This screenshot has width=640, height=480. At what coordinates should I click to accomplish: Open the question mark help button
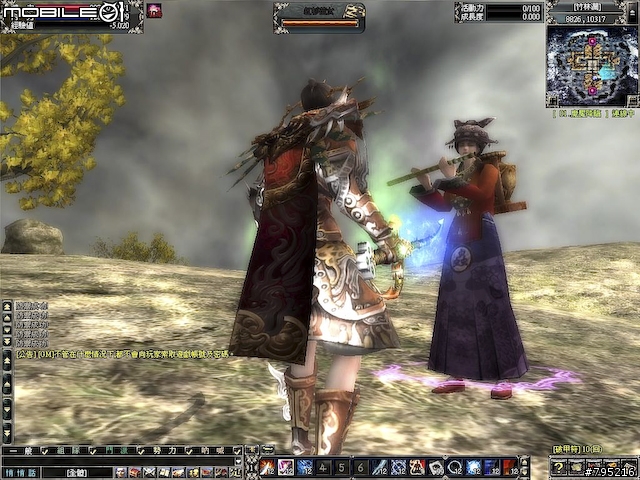pyautogui.click(x=559, y=467)
